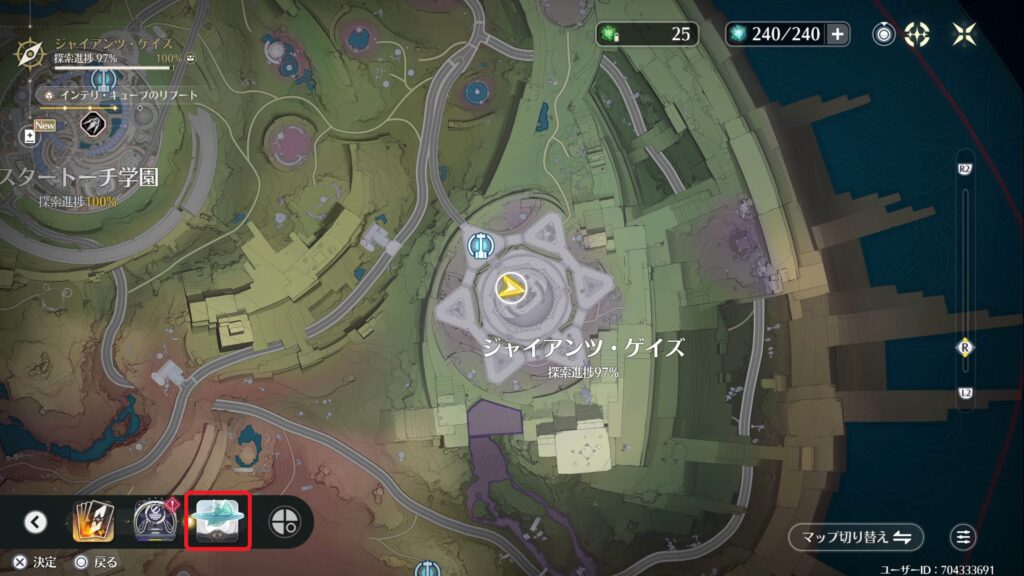This screenshot has width=1024, height=576.
Task: Collapse the bottom toolbar with the back arrow
Action: coord(36,521)
